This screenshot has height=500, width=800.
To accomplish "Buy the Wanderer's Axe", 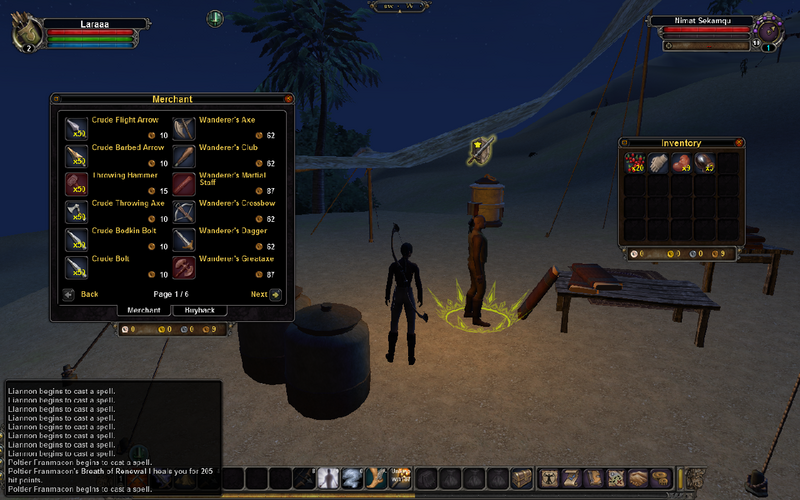I will pyautogui.click(x=185, y=128).
